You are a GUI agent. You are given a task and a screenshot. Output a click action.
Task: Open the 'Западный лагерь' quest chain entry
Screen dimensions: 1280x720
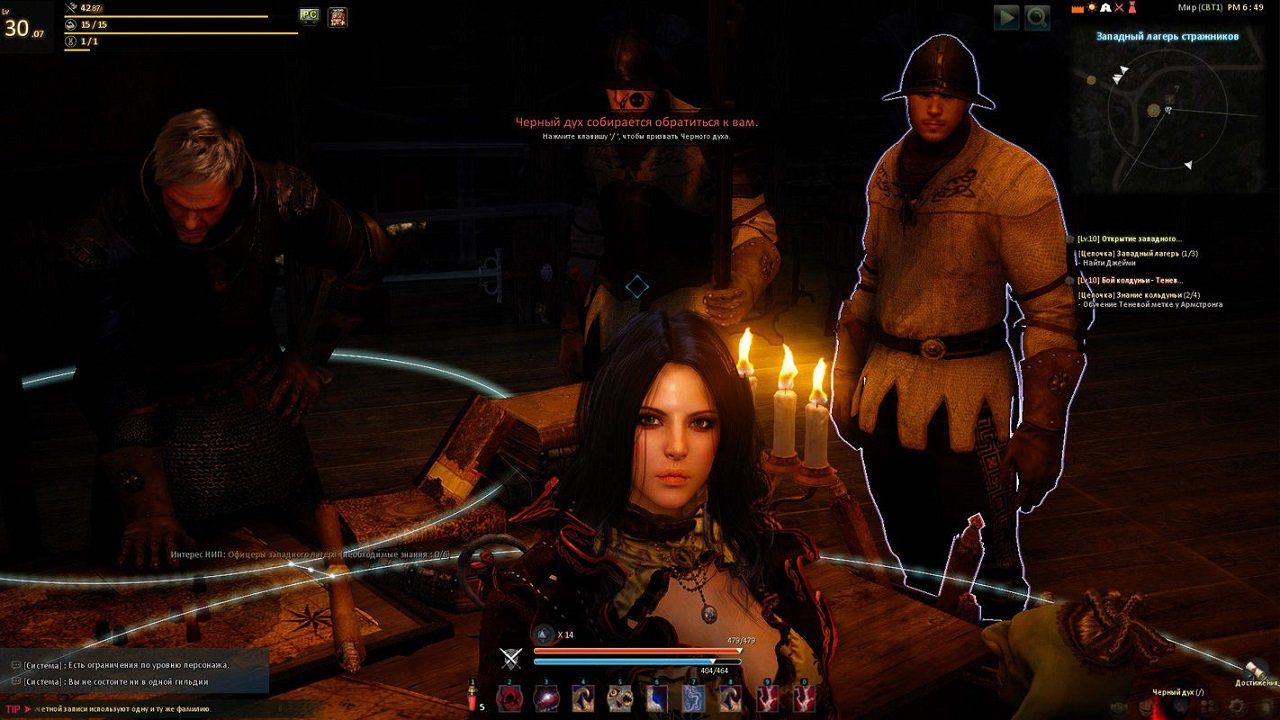[x=1138, y=253]
